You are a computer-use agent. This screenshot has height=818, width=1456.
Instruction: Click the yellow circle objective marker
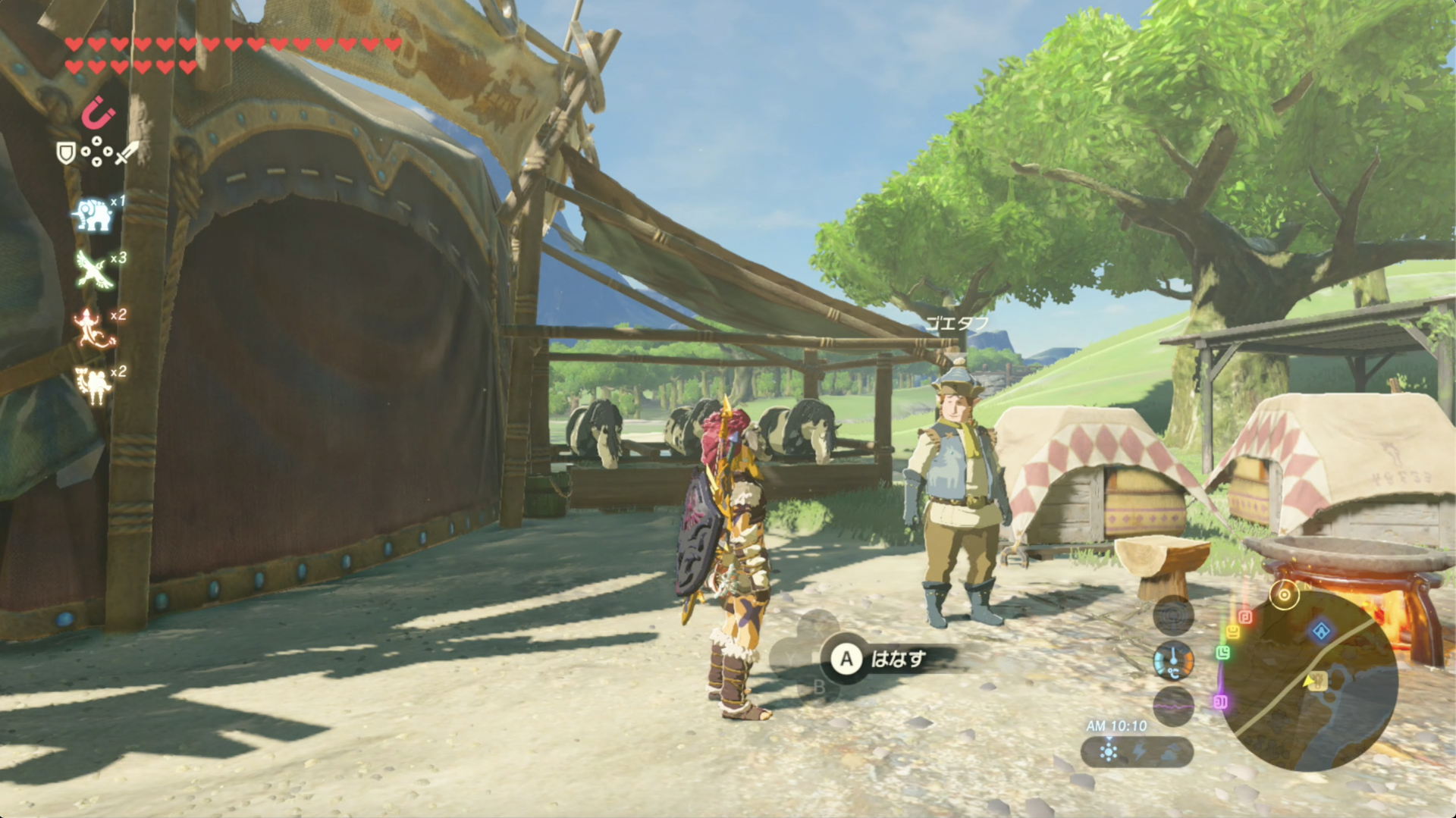pos(1284,595)
